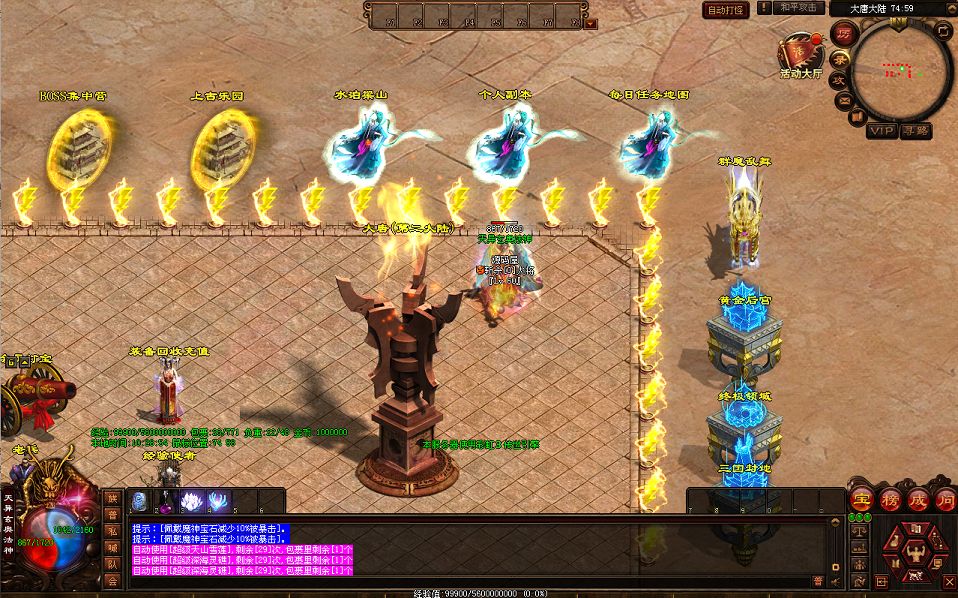Viewport: 958px width, 598px height.
Task: Switch the 和平攻击 attack mode button
Action: (790, 8)
